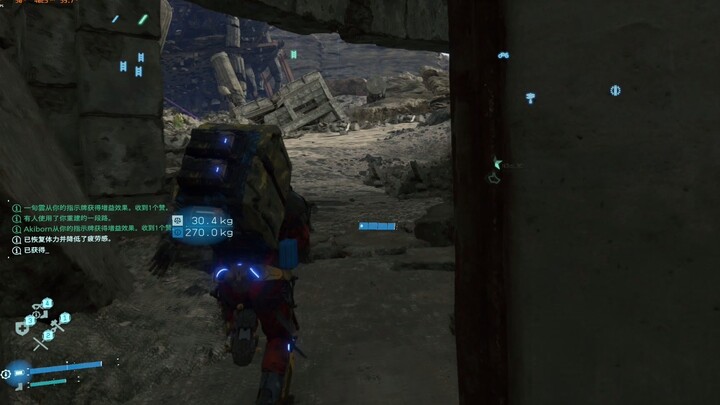
Task: Click the round blue structure marker
Action: pos(615,90)
